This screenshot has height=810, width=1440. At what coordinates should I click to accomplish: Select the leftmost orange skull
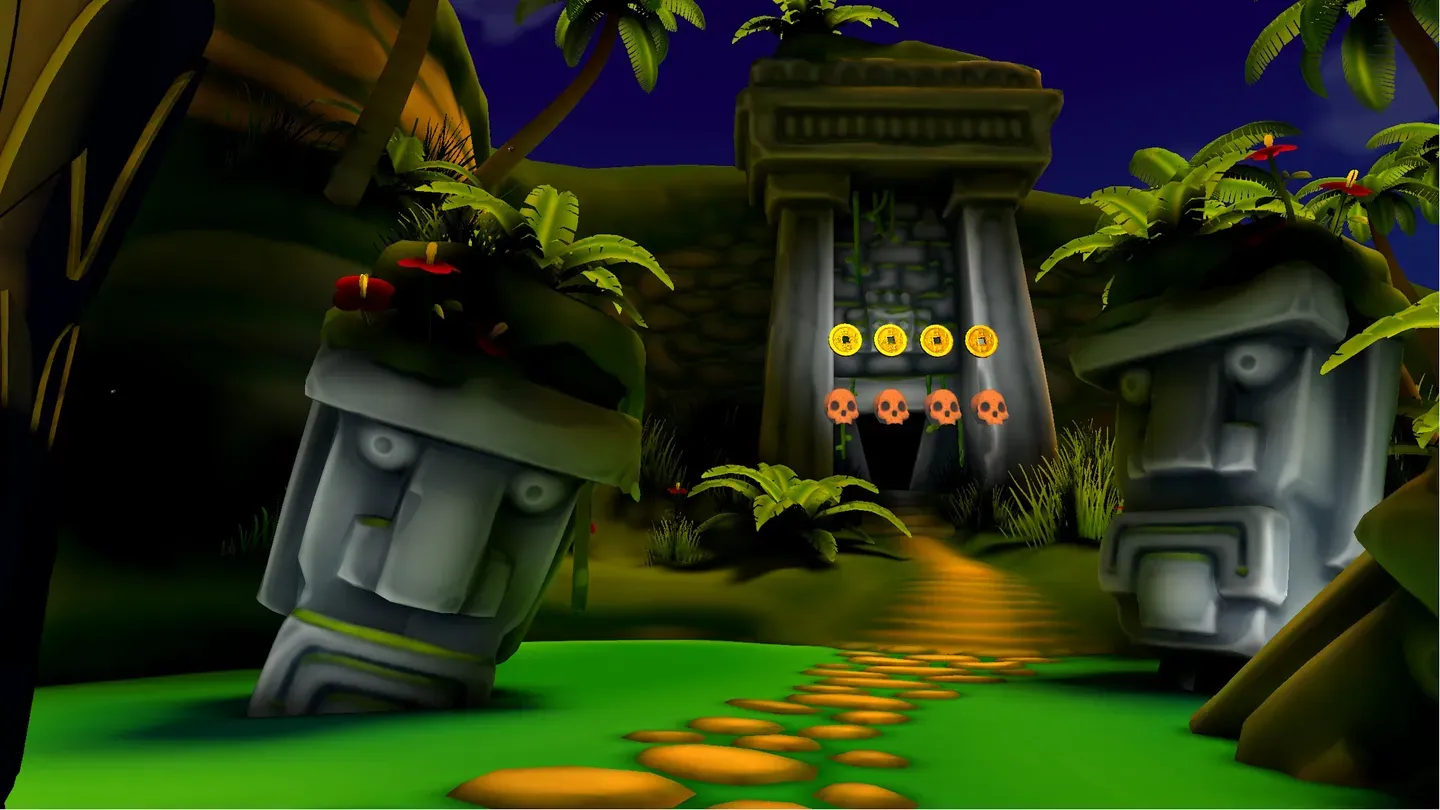point(843,407)
